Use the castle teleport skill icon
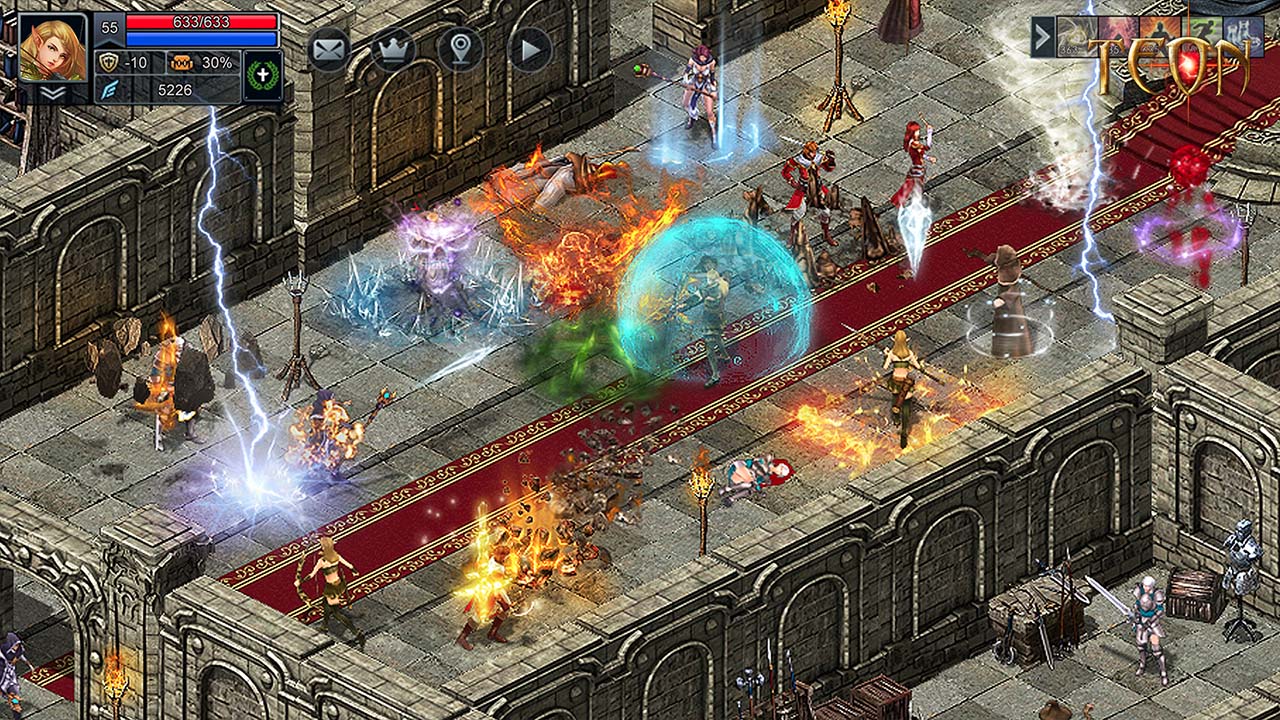This screenshot has width=1280, height=720. coord(1242,33)
